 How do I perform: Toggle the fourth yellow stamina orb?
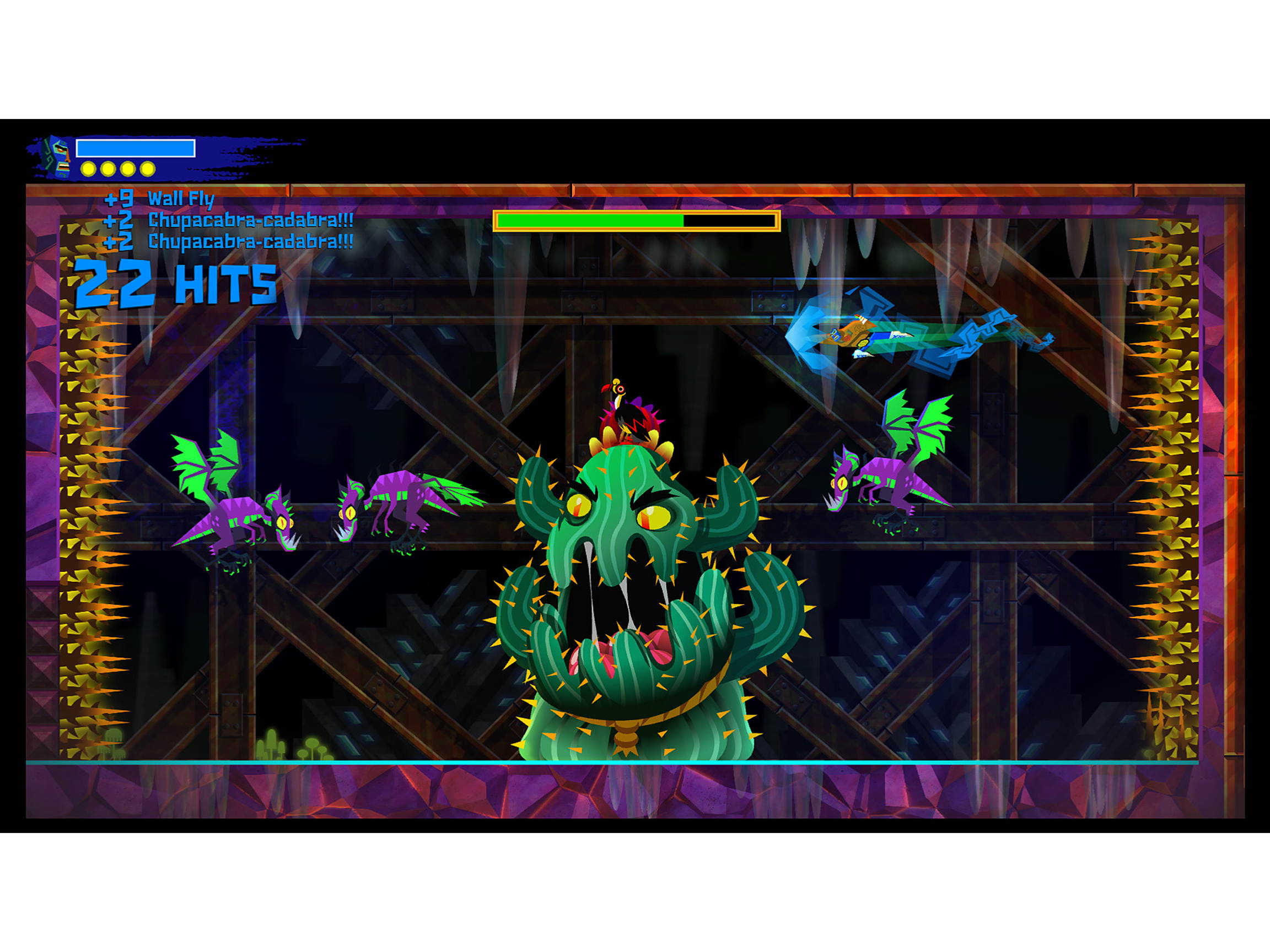tap(148, 170)
